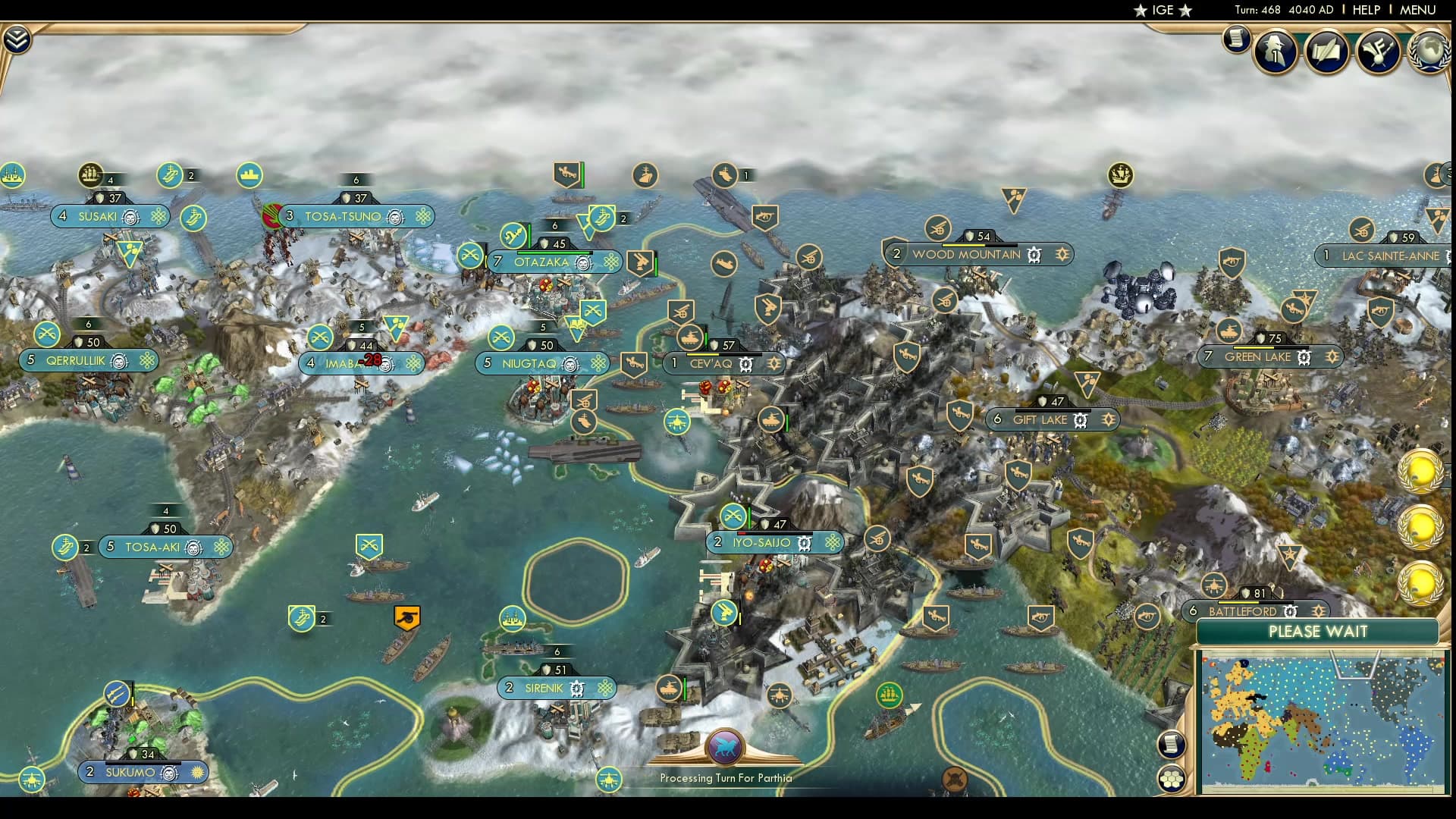Click the notification log scroll beside the minimap
Image resolution: width=1456 pixels, height=819 pixels.
point(1172,744)
